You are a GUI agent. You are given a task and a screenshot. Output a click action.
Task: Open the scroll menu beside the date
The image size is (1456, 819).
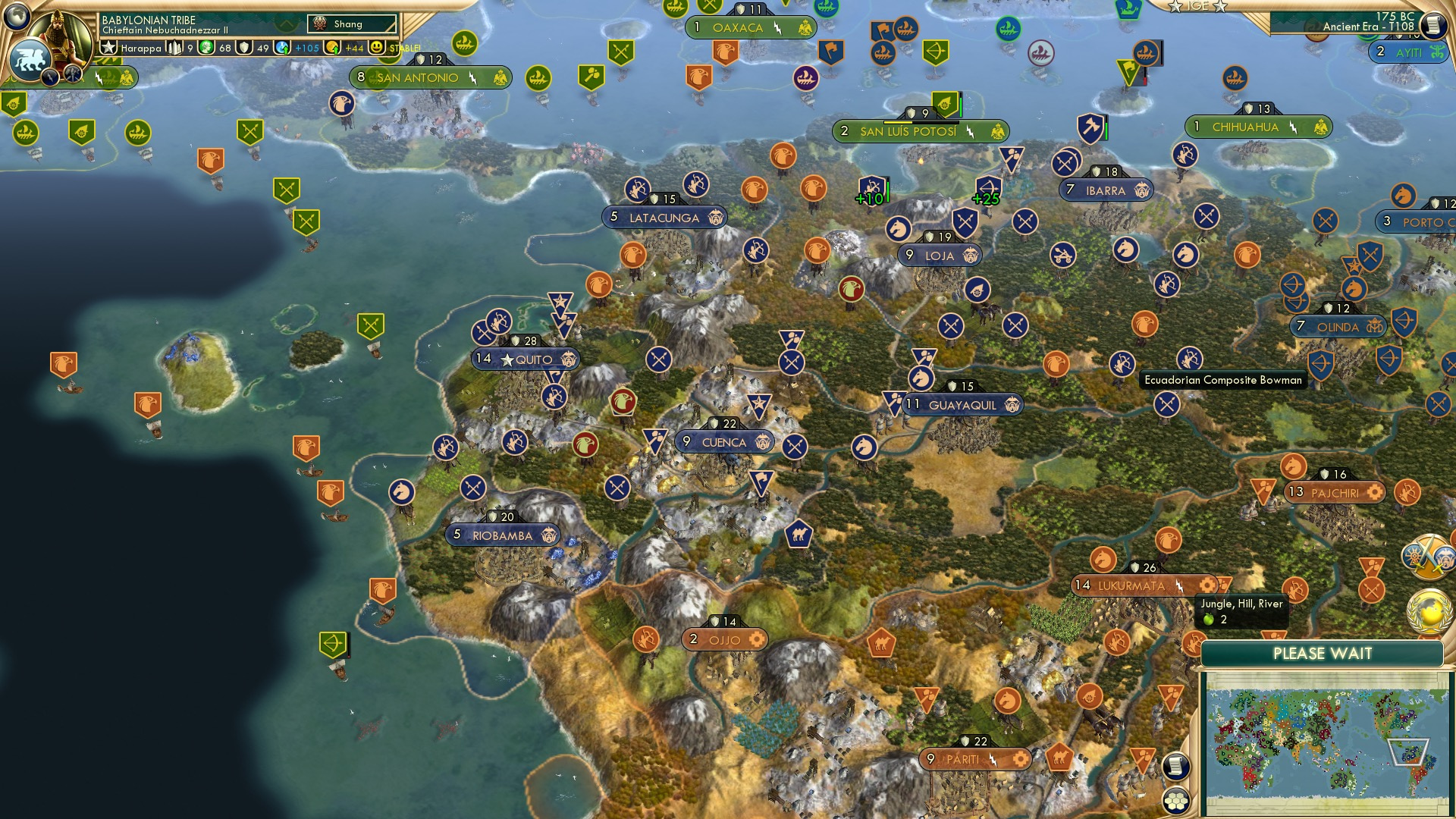1432,26
